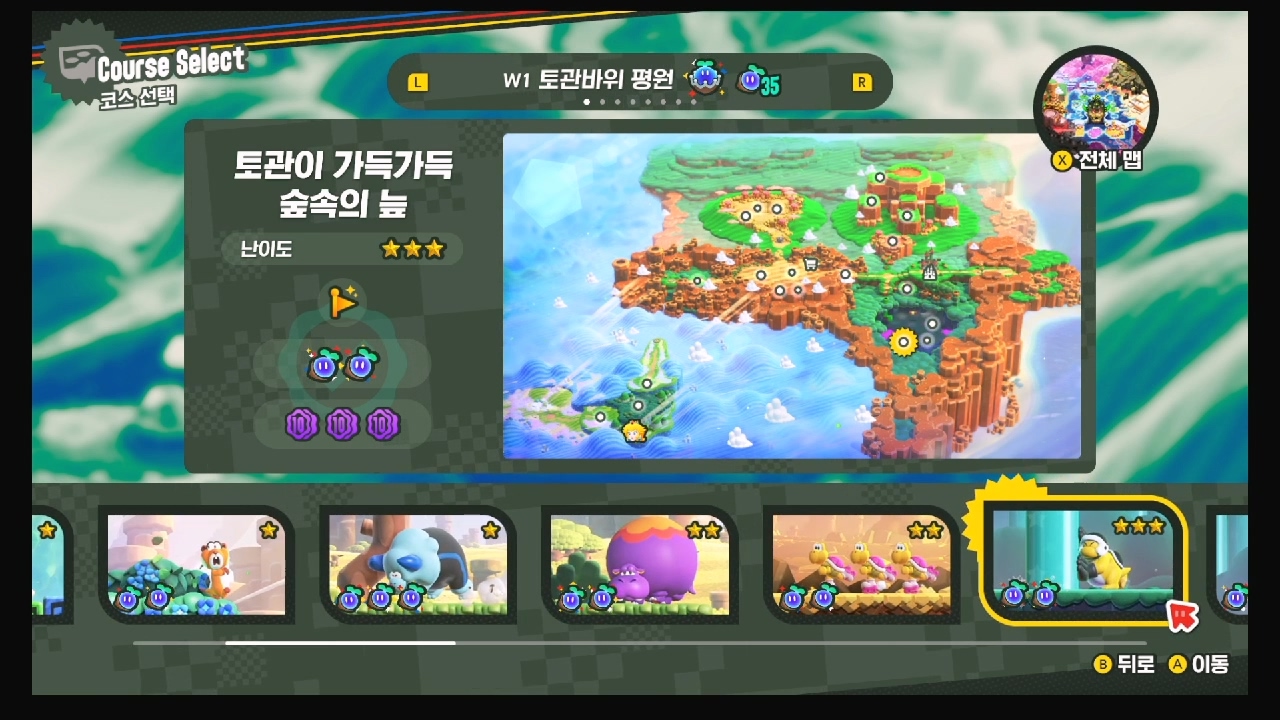This screenshot has height=720, width=1280.
Task: Select the highlighted yellow Spike course thumbnail
Action: (x=1085, y=565)
